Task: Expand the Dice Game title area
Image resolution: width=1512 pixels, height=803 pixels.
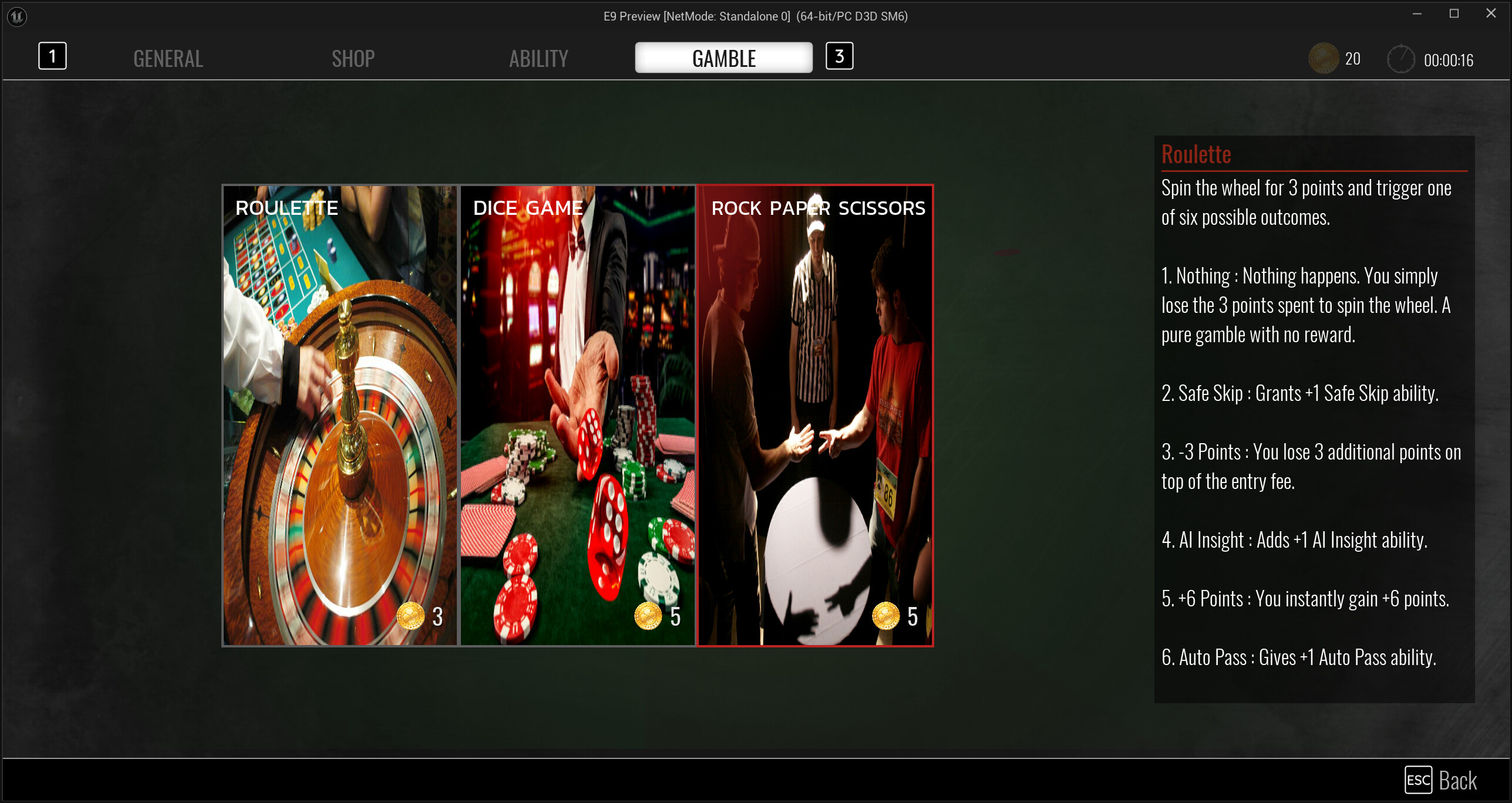Action: tap(527, 207)
